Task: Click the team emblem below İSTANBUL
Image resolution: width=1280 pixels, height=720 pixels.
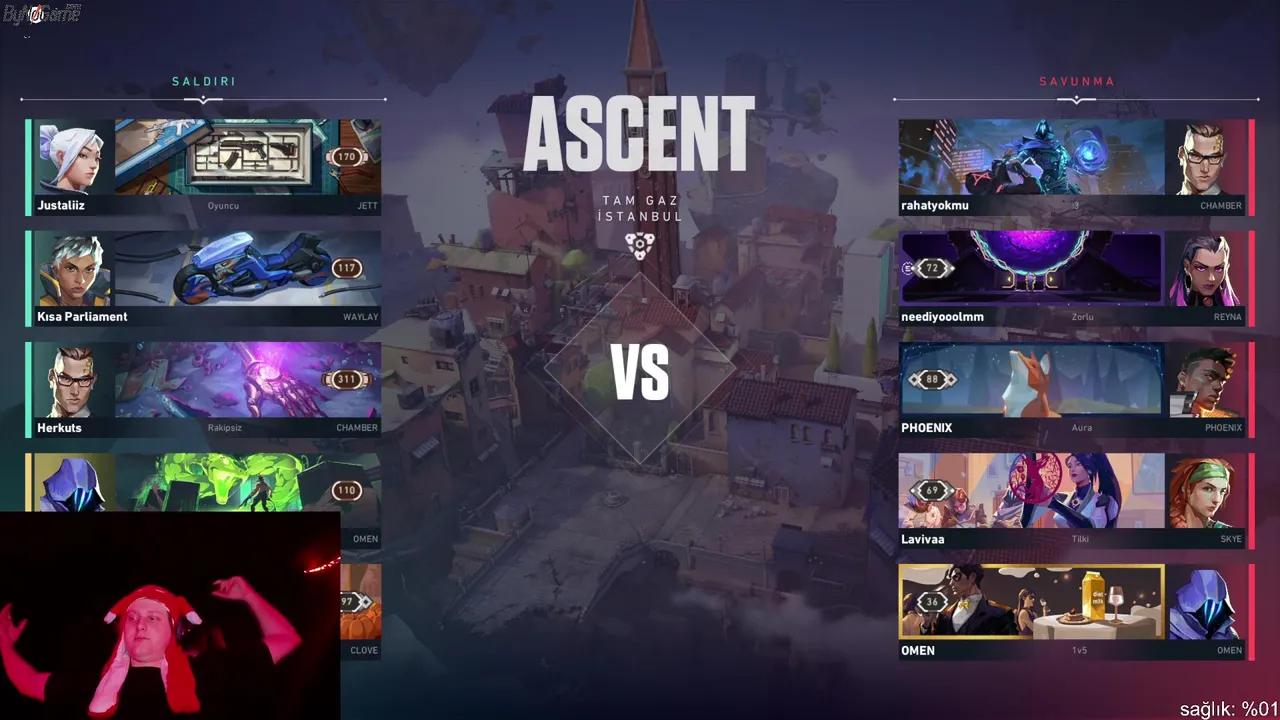Action: [x=639, y=243]
